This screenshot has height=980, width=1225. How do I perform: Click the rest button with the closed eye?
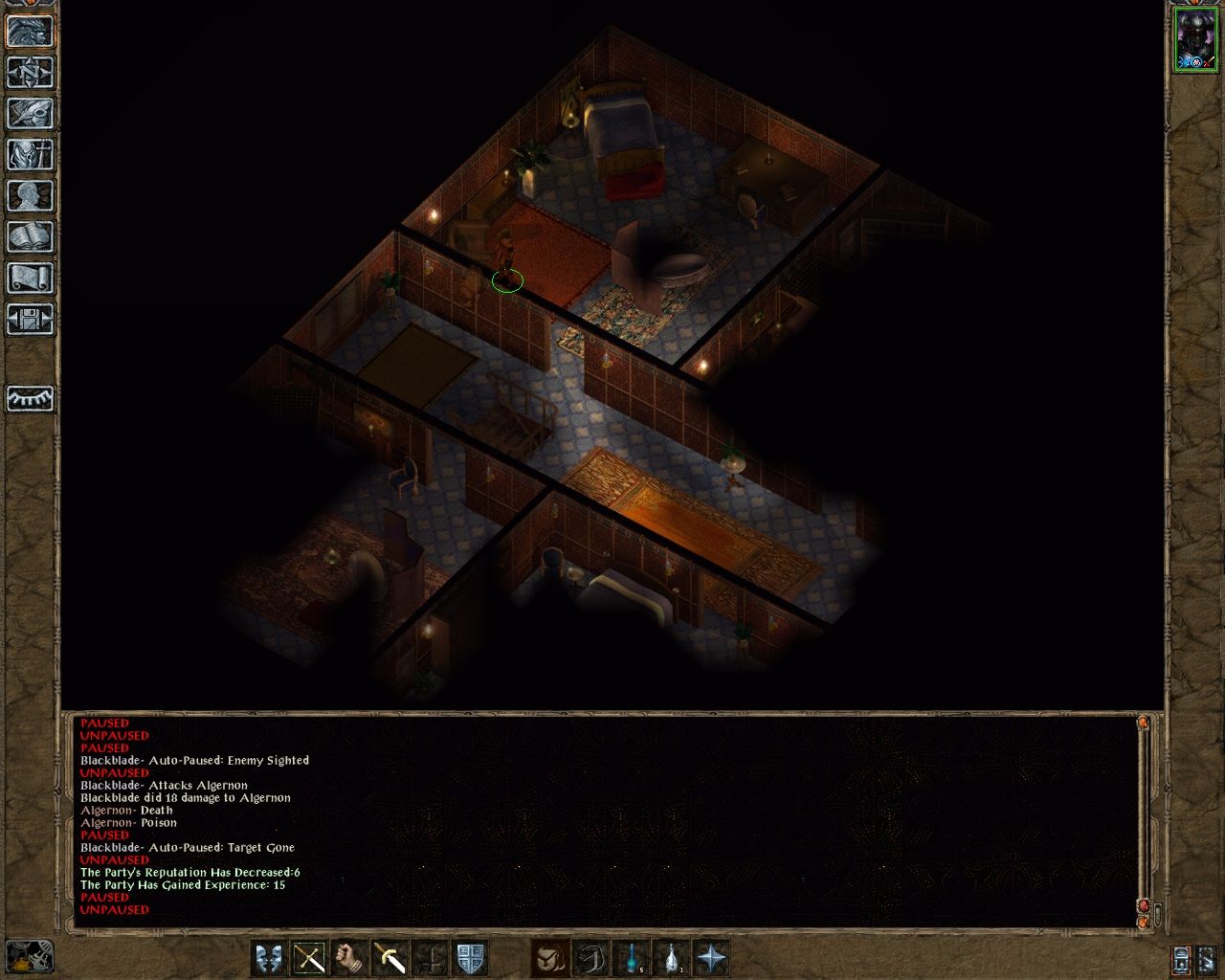30,398
